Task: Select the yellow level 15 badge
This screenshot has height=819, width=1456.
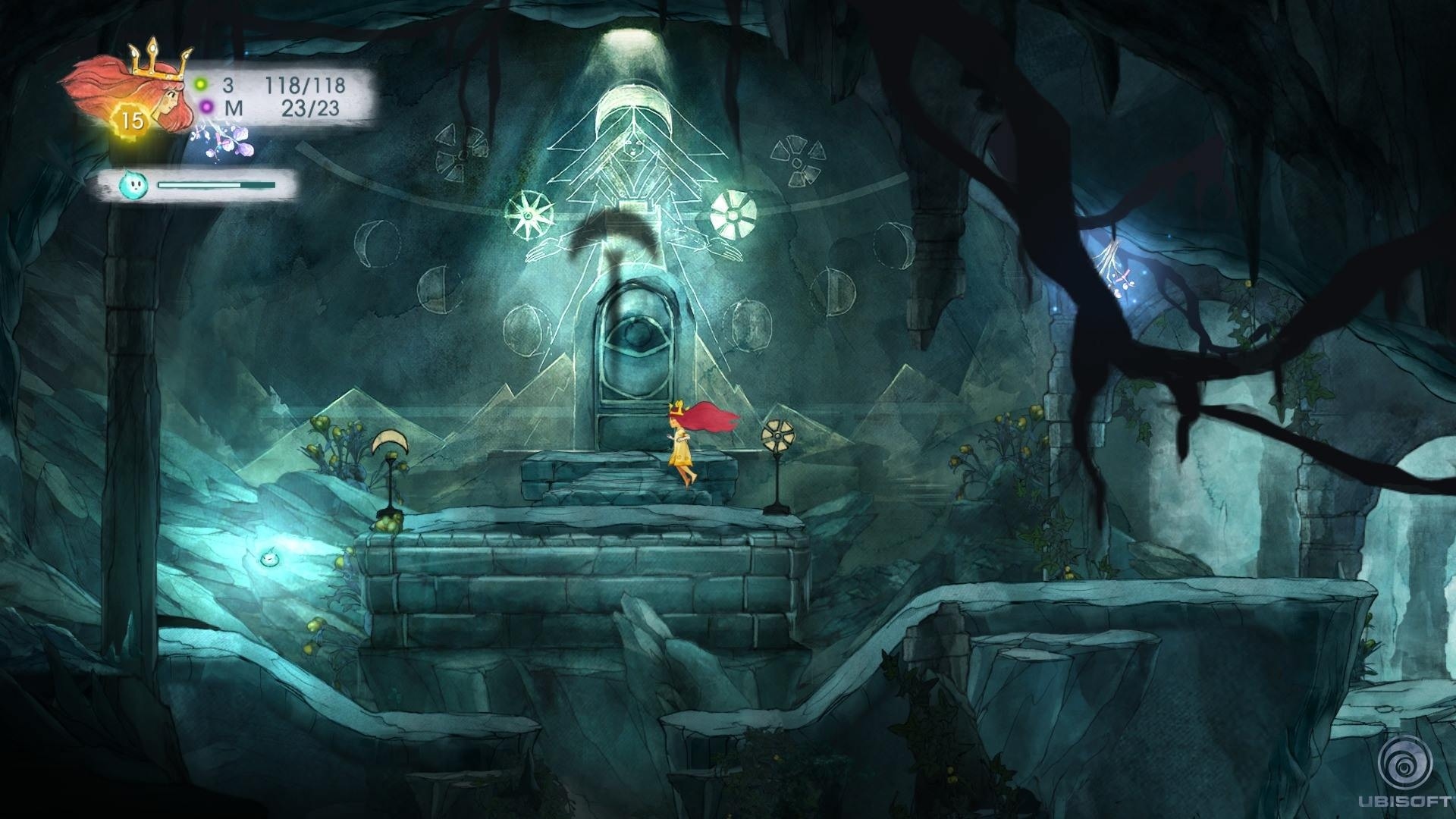Action: (132, 121)
